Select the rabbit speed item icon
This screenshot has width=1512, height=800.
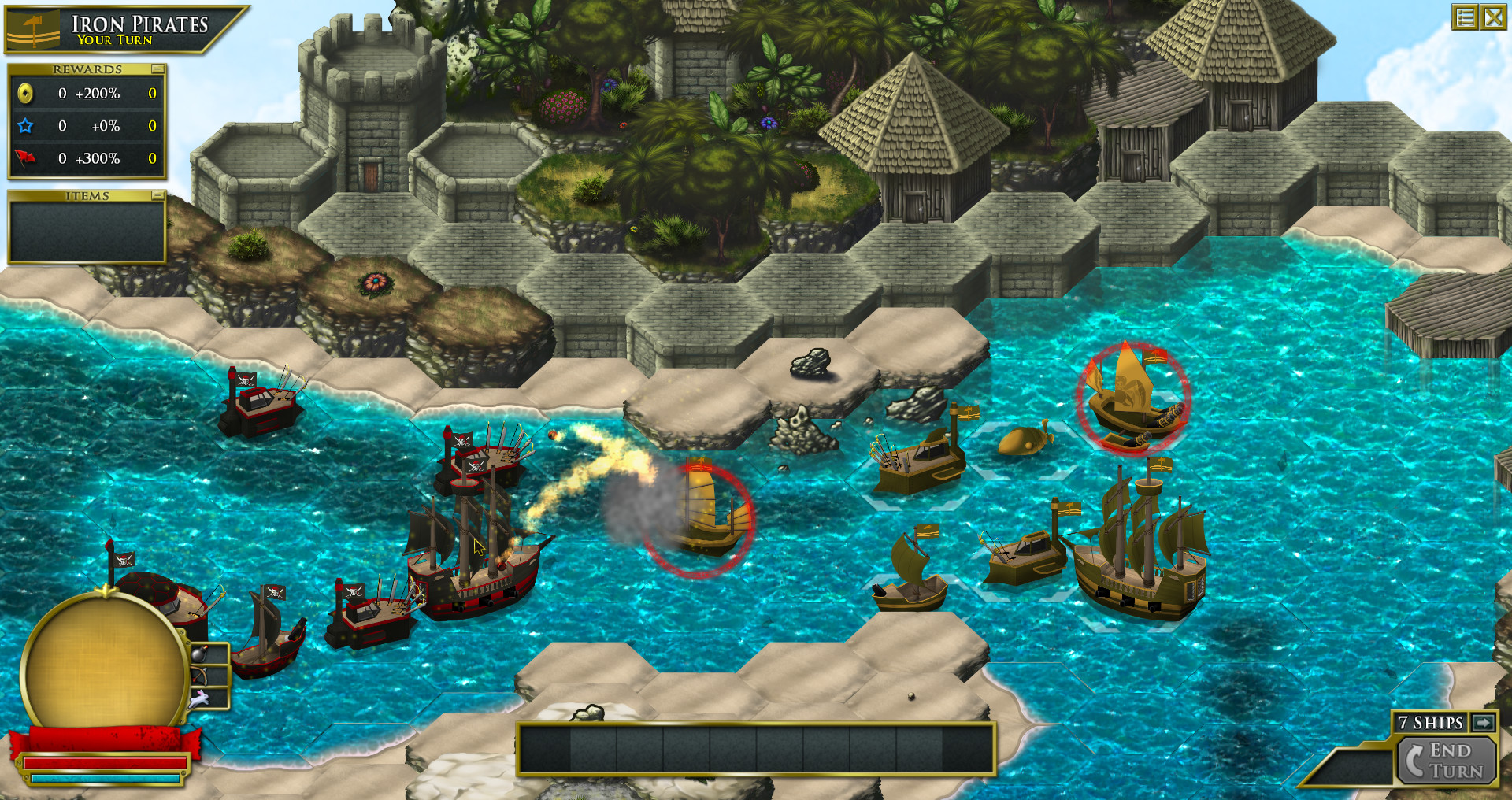click(x=198, y=698)
